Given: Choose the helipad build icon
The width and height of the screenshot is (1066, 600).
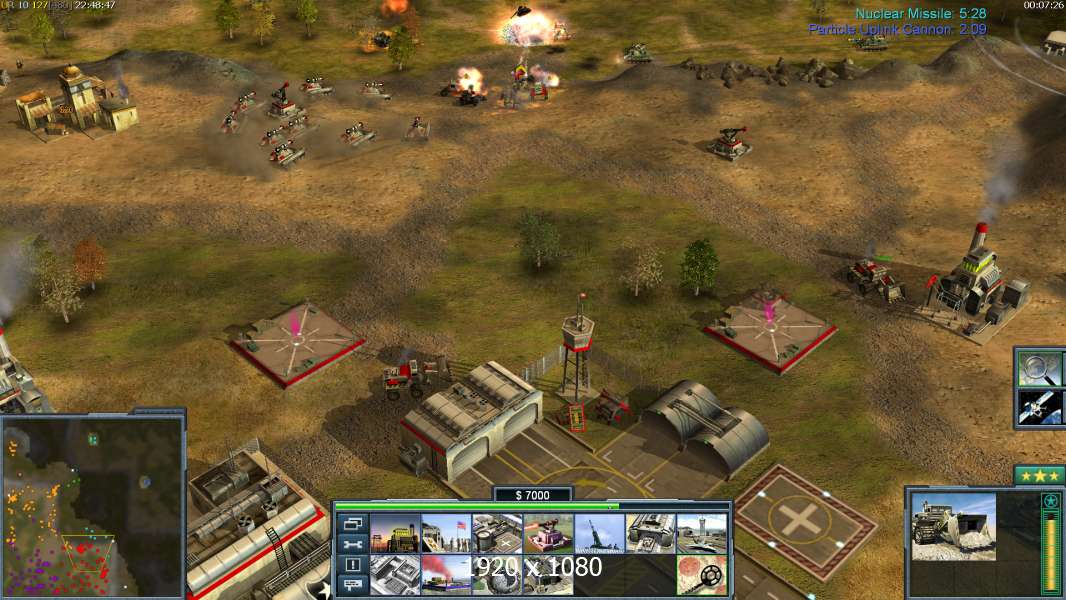Looking at the screenshot, I should (x=496, y=533).
